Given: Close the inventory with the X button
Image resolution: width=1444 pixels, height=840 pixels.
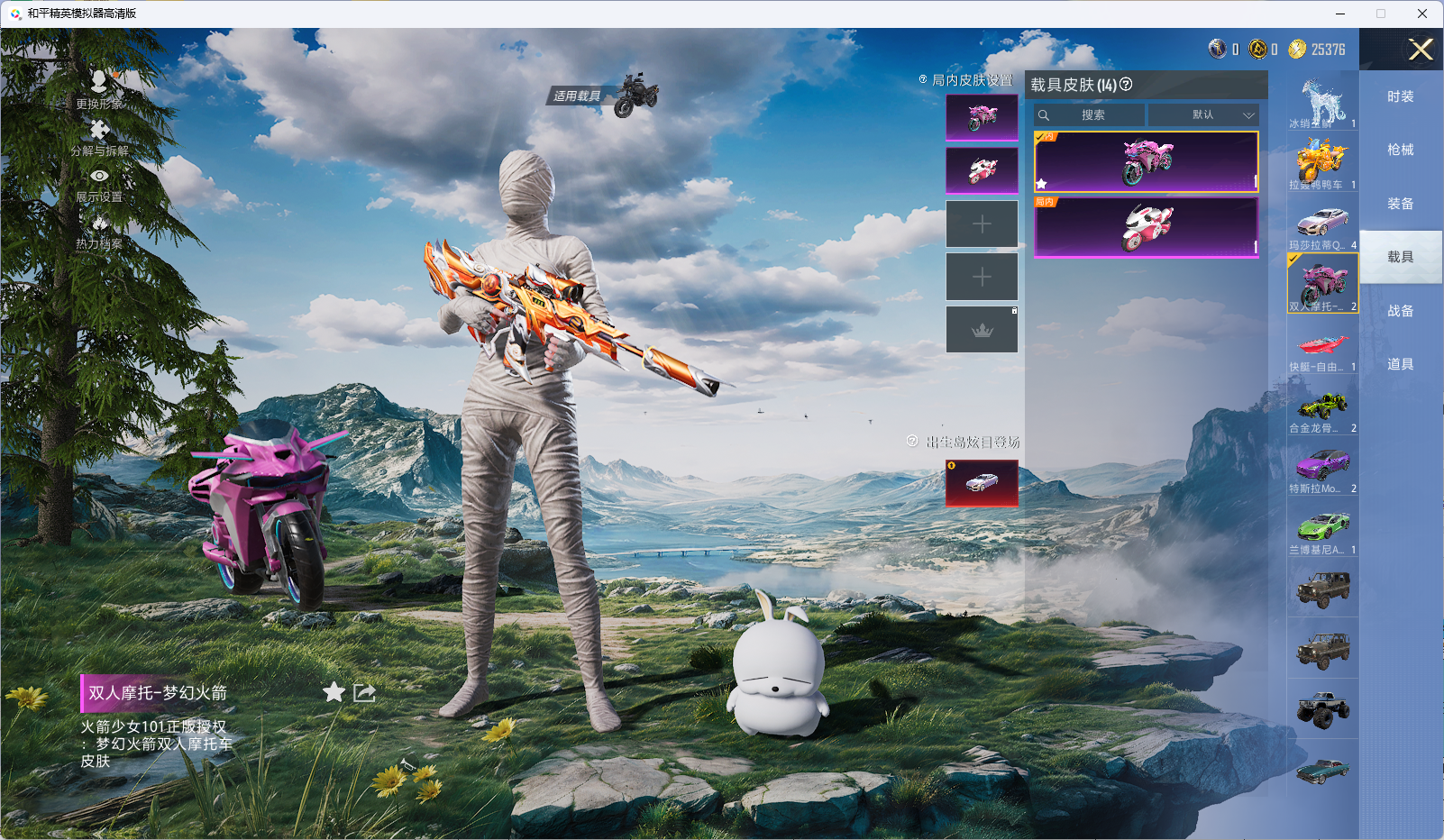Looking at the screenshot, I should pyautogui.click(x=1421, y=50).
